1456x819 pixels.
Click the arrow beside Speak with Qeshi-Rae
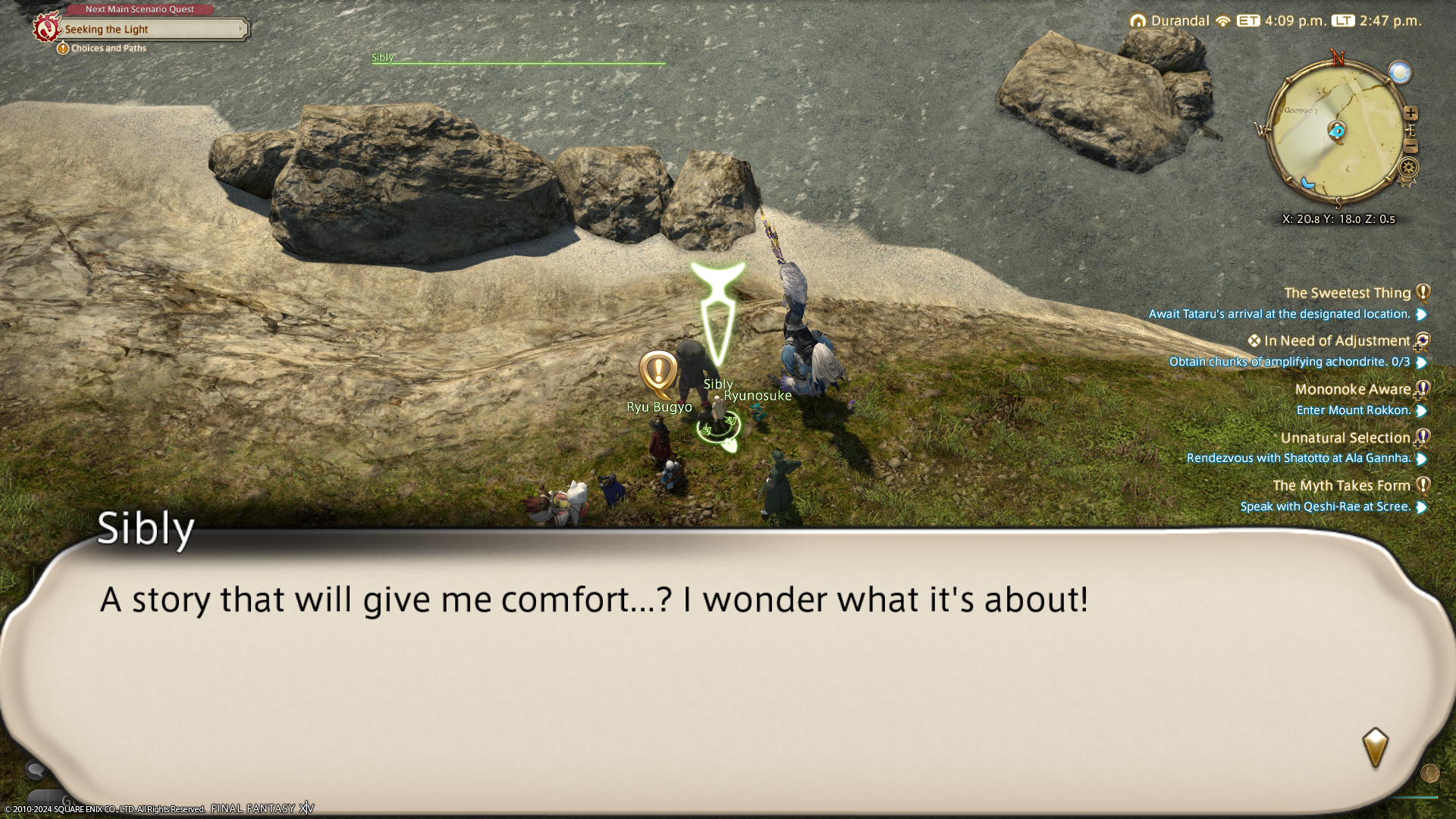(x=1422, y=507)
